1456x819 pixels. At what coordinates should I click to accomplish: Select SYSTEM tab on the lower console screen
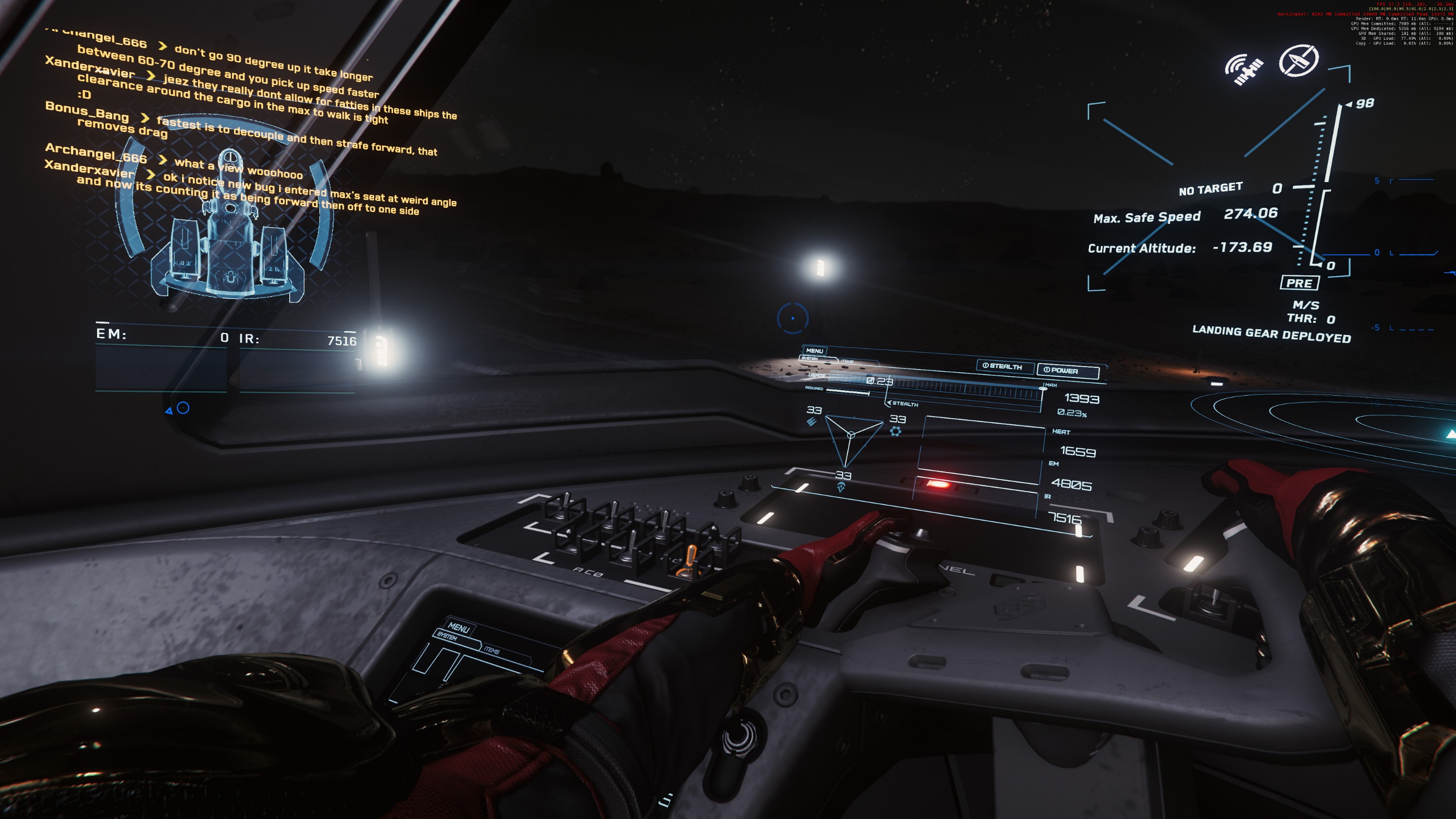[447, 636]
